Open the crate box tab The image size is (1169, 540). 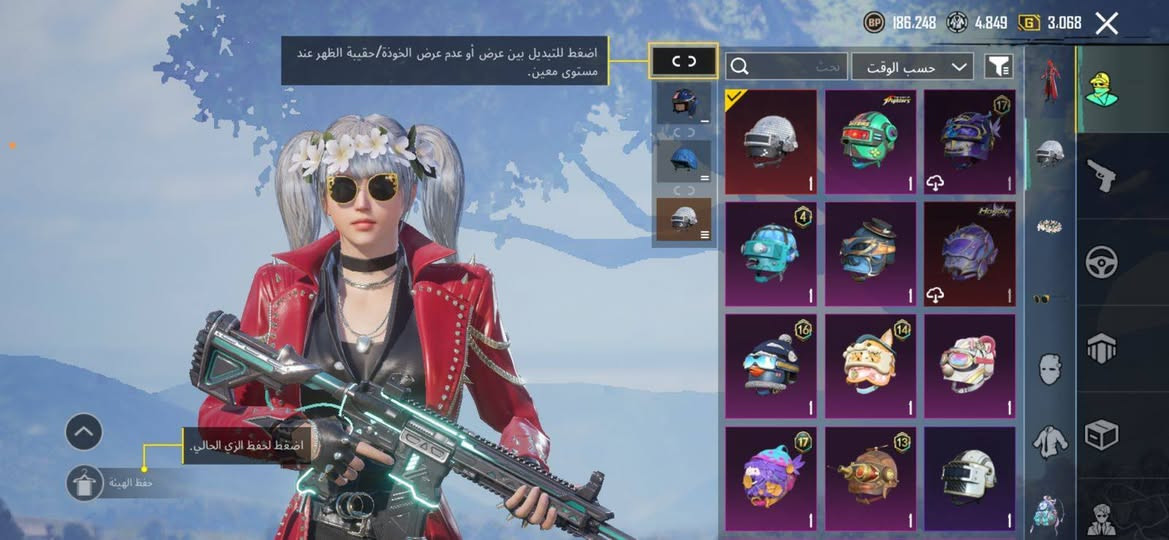click(x=1101, y=434)
